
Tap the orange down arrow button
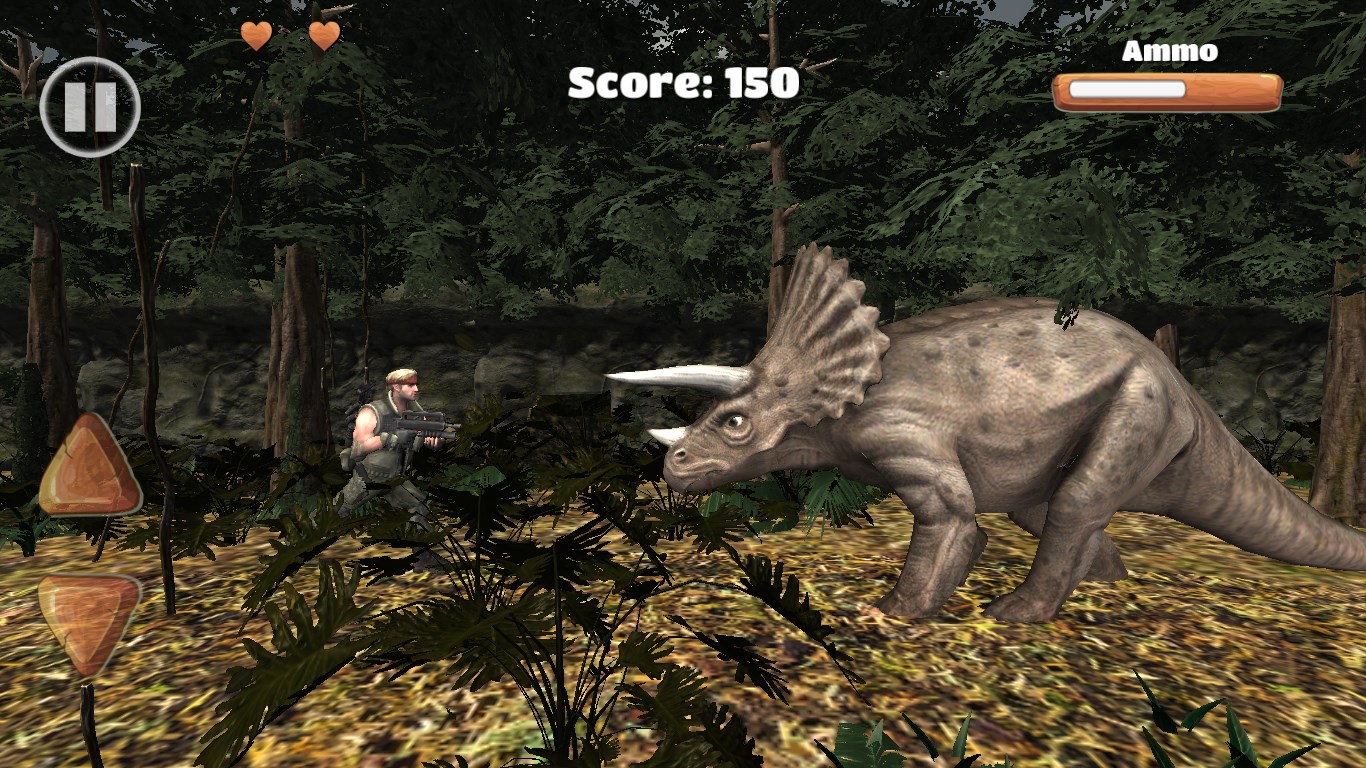point(89,620)
